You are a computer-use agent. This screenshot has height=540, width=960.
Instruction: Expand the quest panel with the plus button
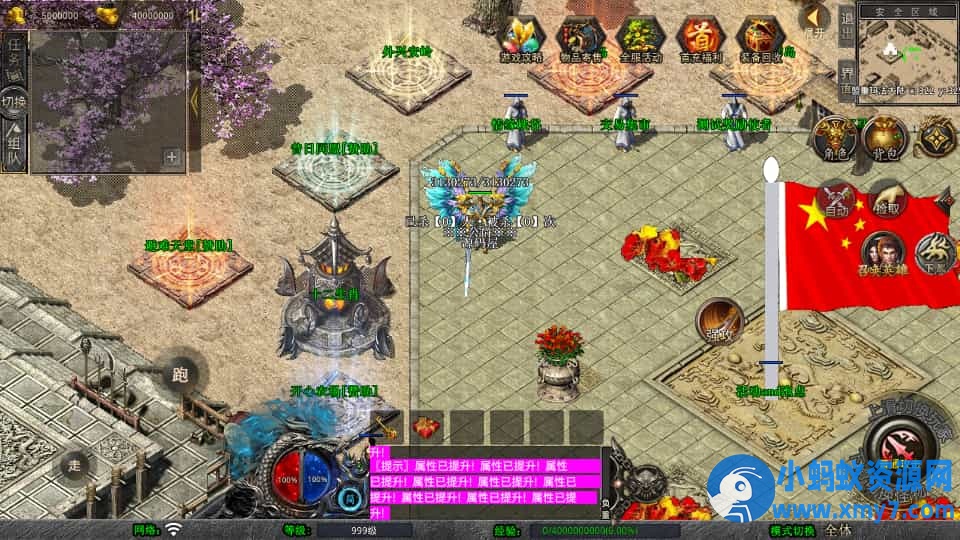point(172,157)
